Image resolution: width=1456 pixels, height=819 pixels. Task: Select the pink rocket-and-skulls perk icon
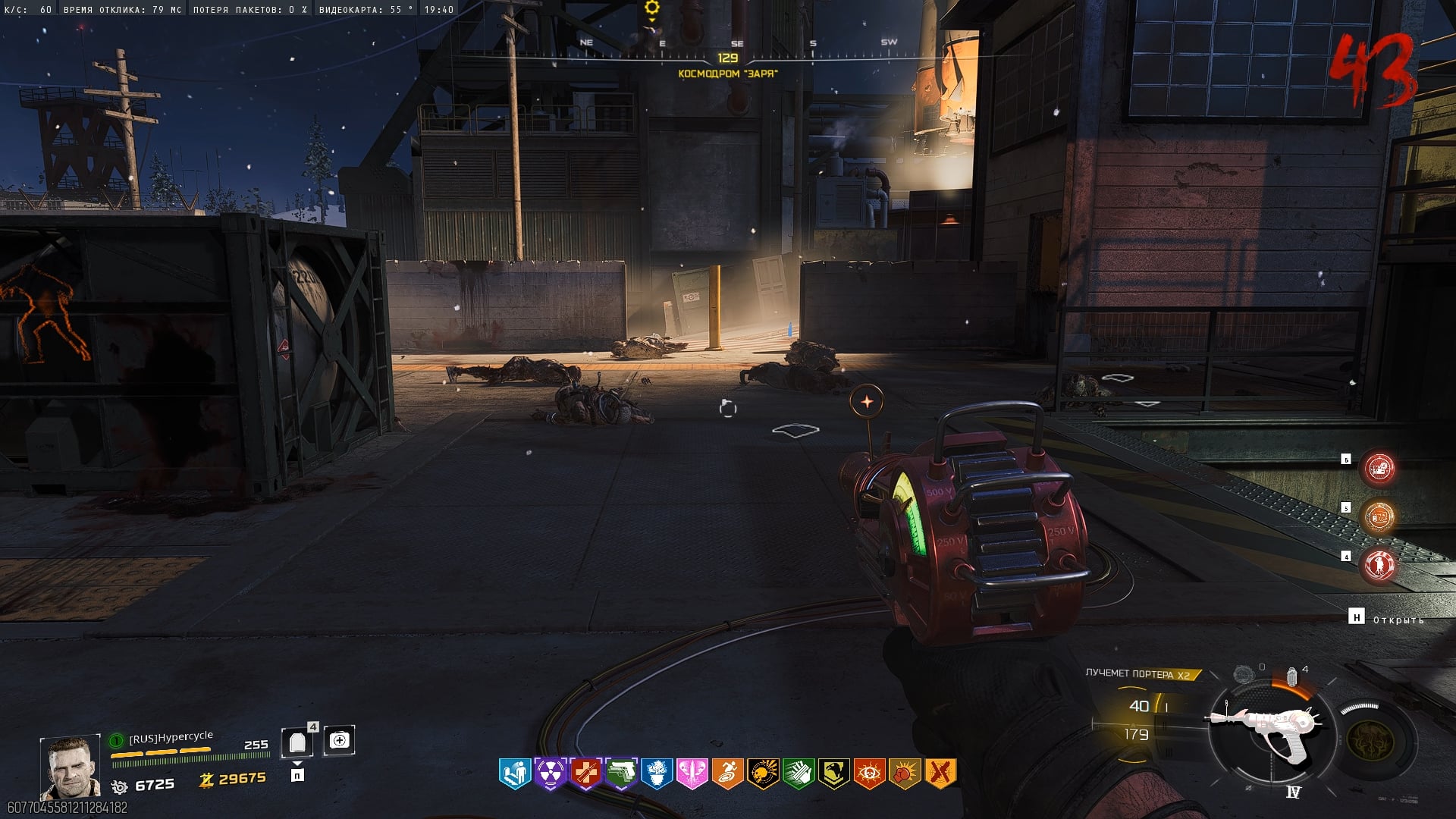tap(692, 773)
